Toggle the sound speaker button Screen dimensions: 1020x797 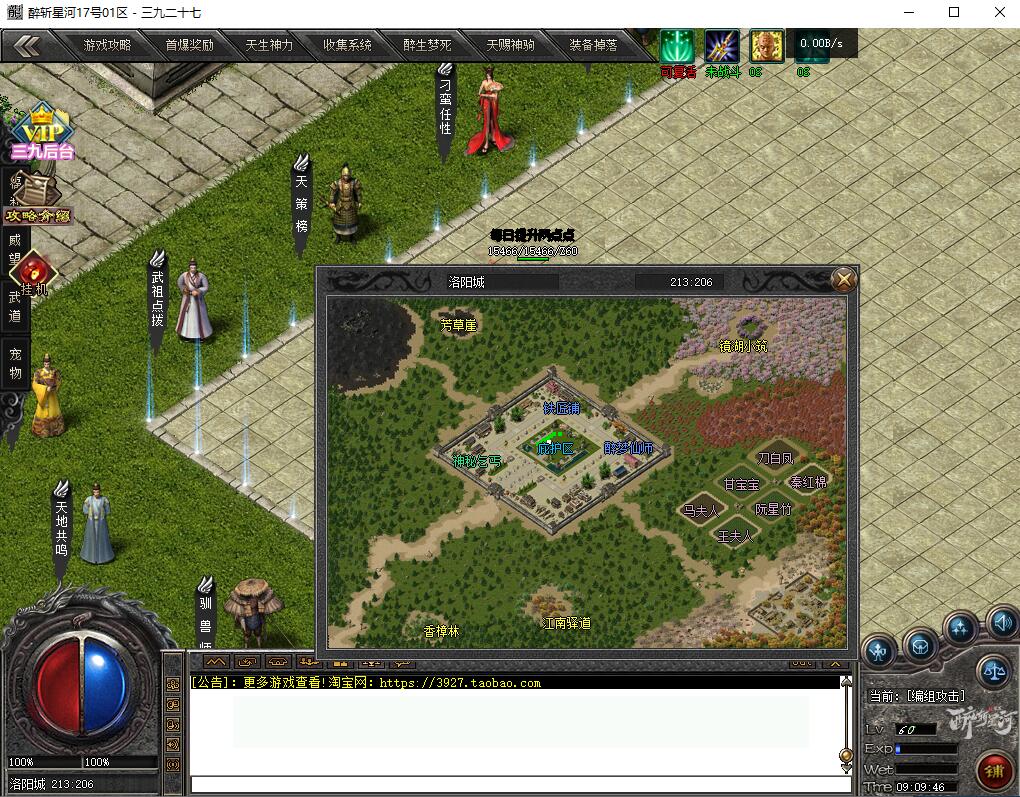point(1001,624)
